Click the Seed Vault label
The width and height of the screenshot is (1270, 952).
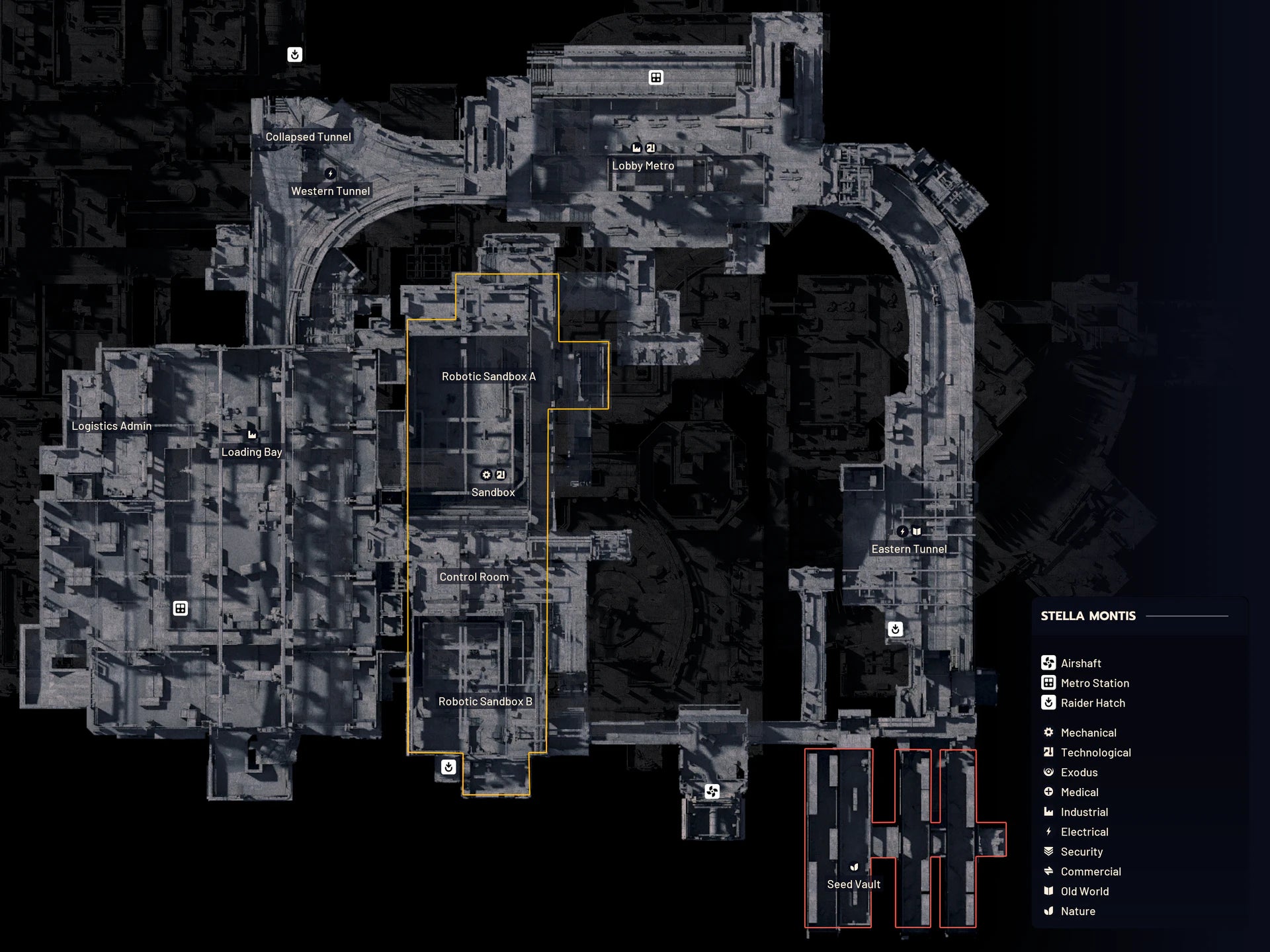click(x=853, y=884)
